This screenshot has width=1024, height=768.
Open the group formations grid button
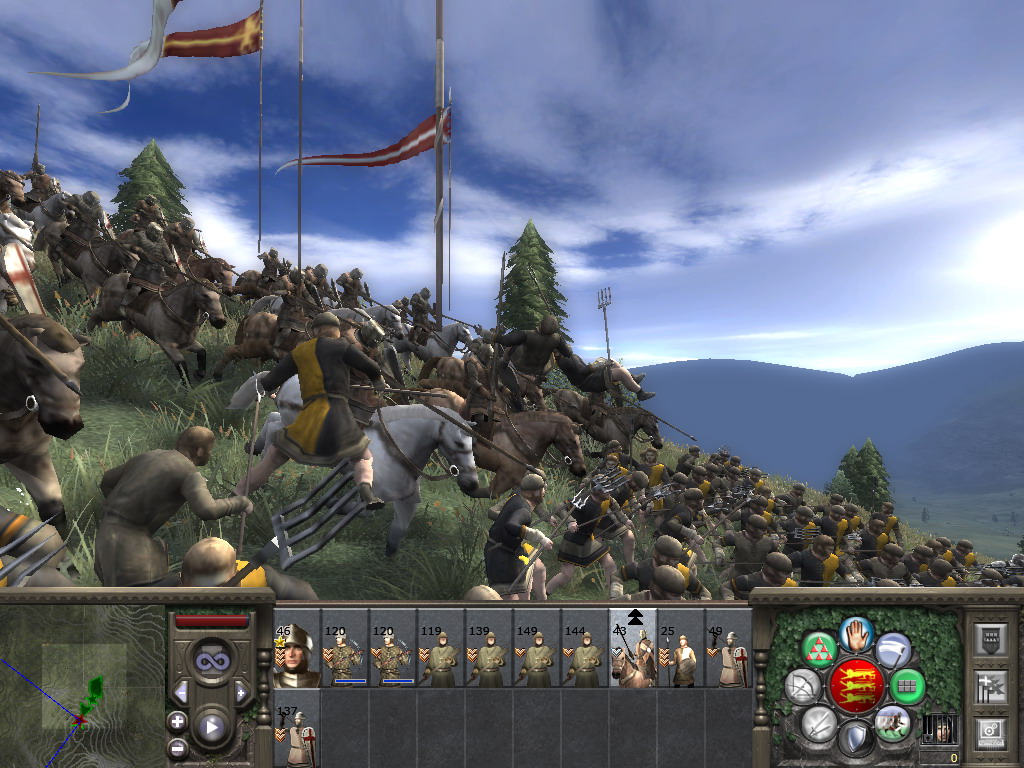tap(908, 686)
